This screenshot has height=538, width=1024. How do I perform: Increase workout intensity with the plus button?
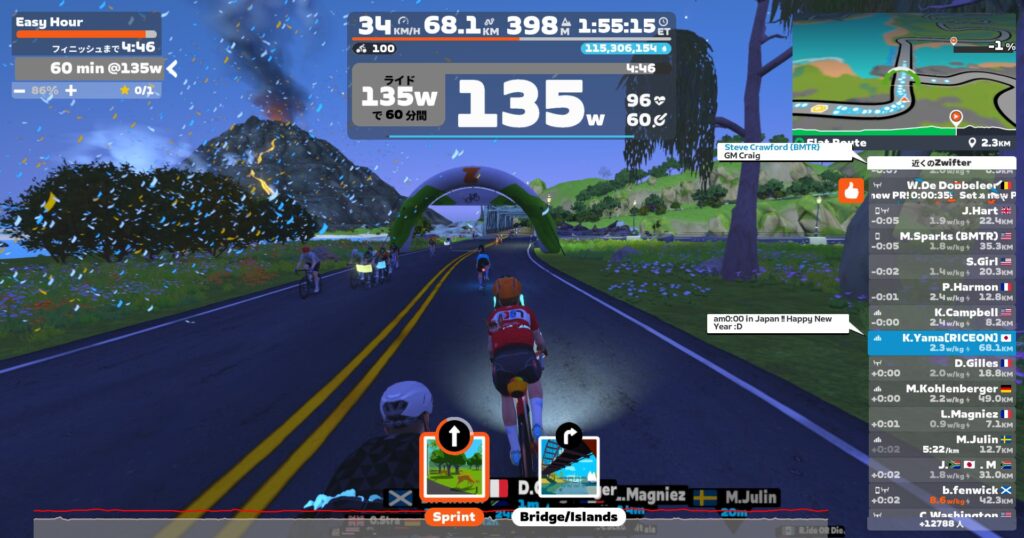click(x=71, y=90)
